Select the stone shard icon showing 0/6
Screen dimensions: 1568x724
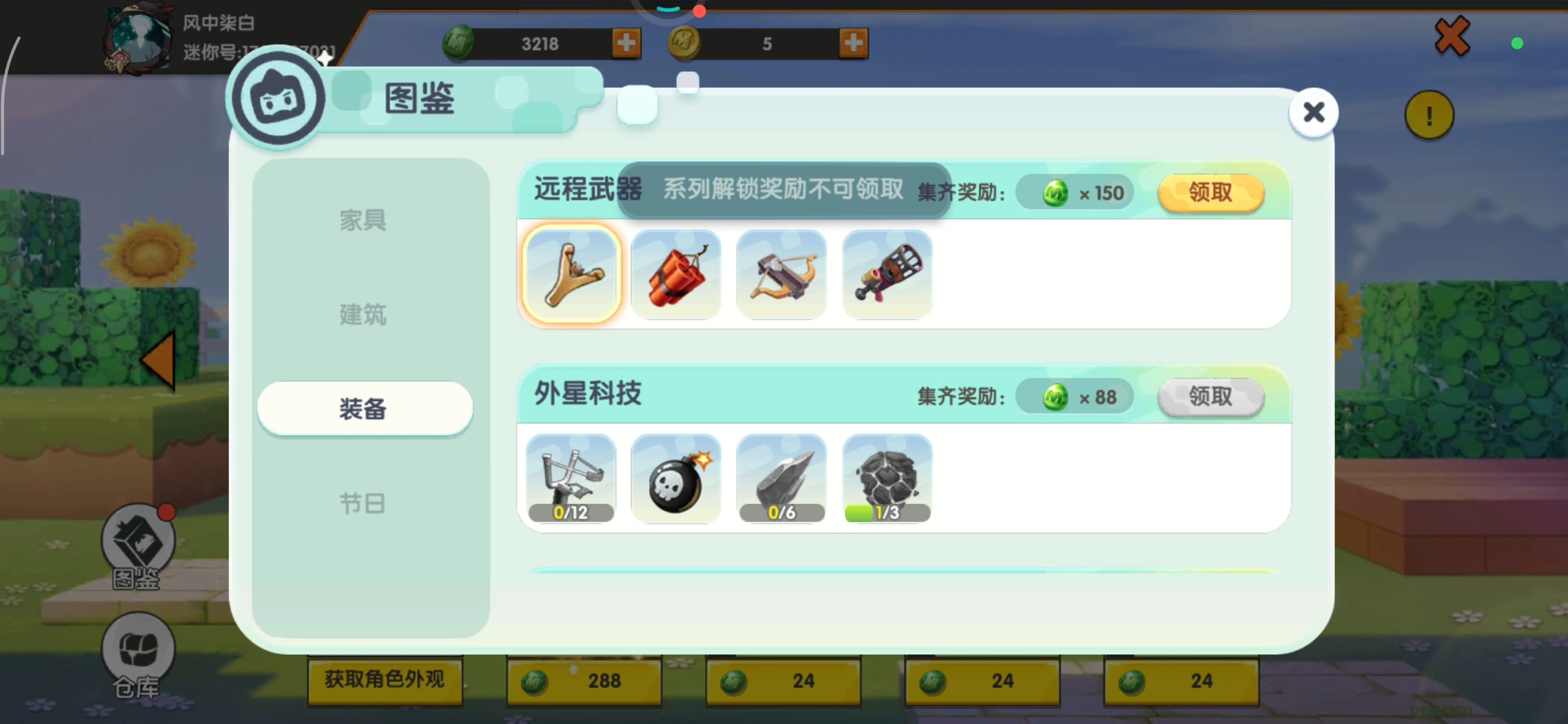point(782,478)
